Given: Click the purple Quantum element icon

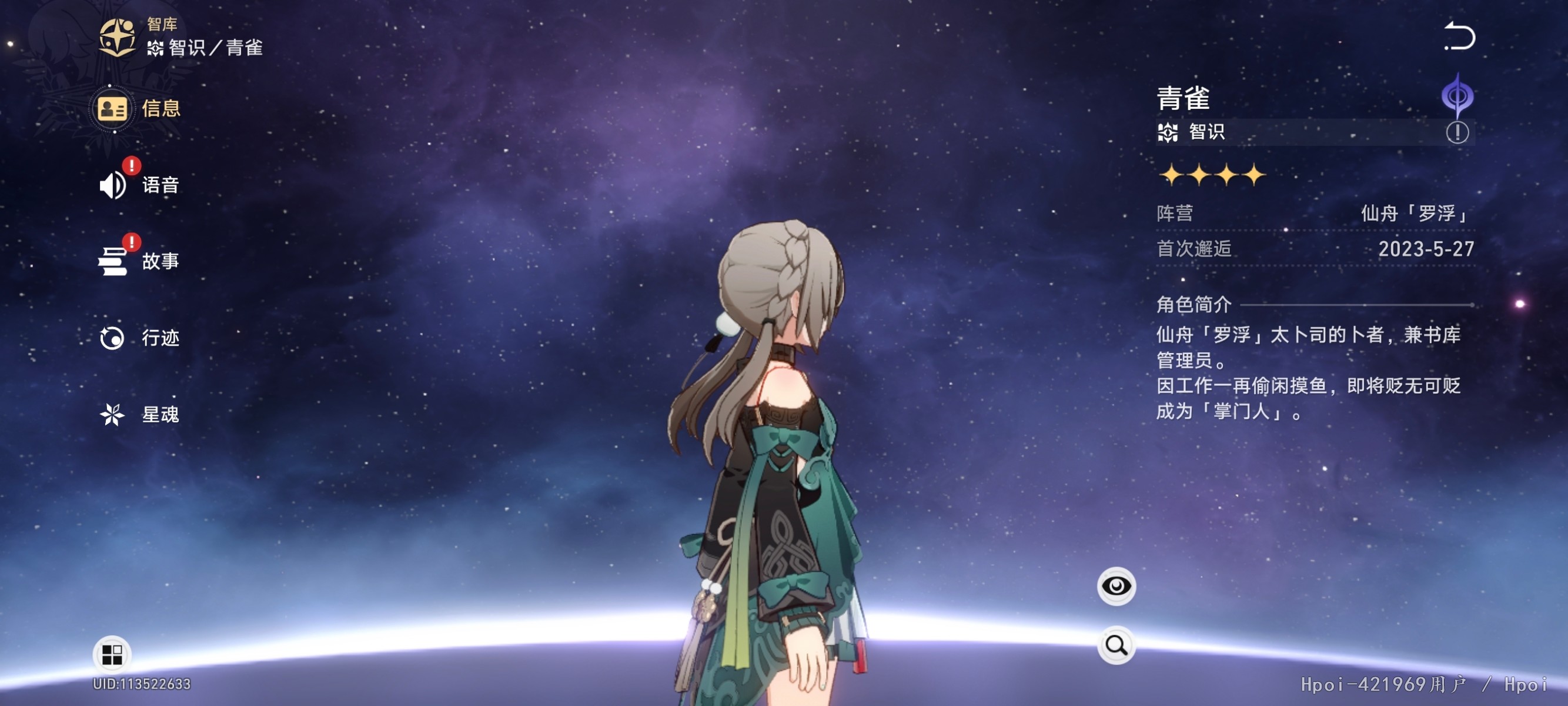Looking at the screenshot, I should pos(1457,96).
